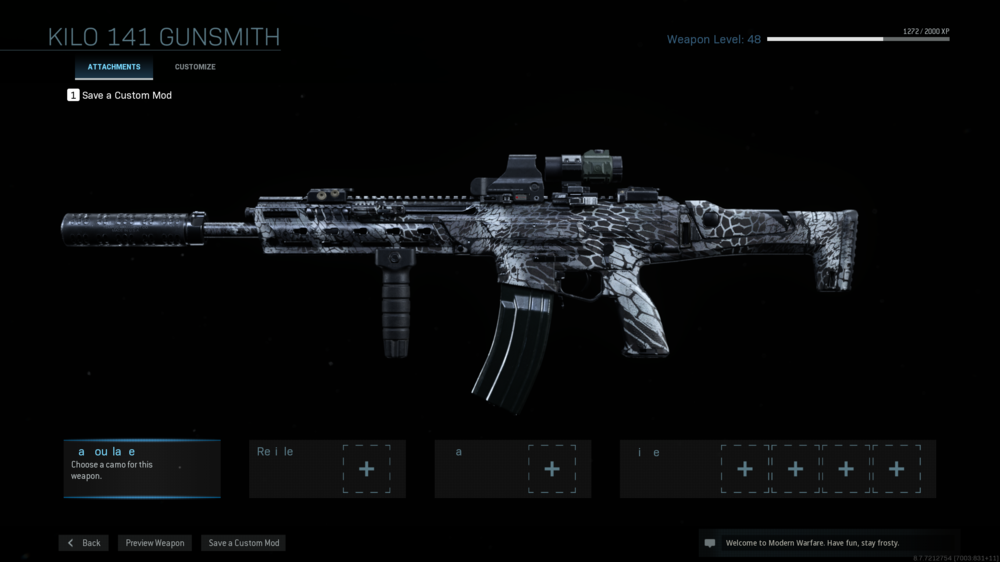Choose Save a Custom Mod beside Preview Weapon
This screenshot has height=562, width=1000.
click(244, 543)
